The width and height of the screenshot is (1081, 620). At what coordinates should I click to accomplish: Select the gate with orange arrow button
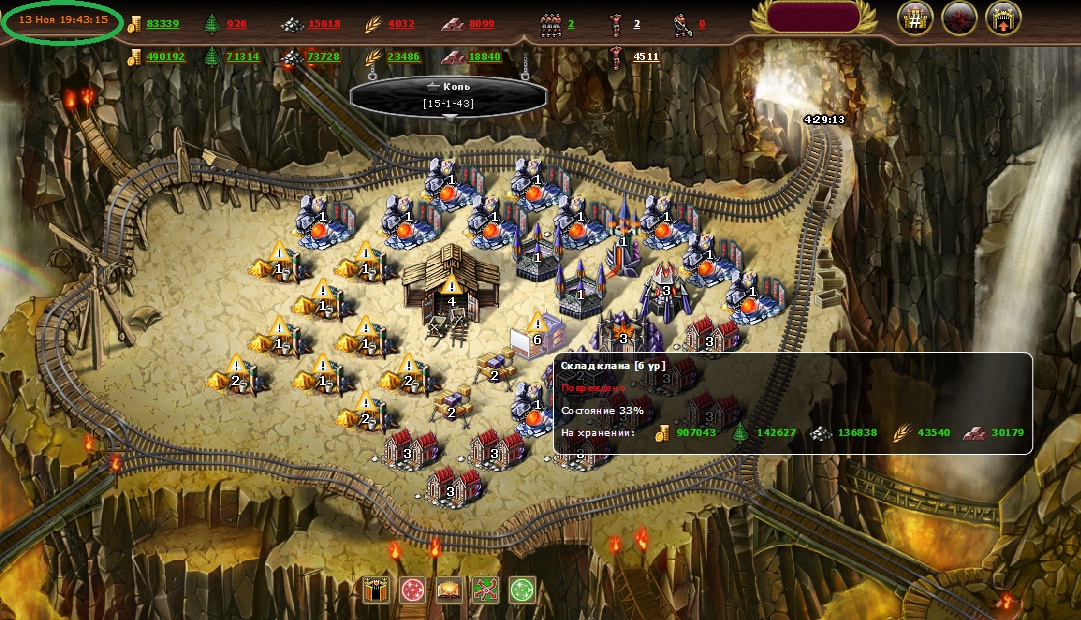(1003, 19)
